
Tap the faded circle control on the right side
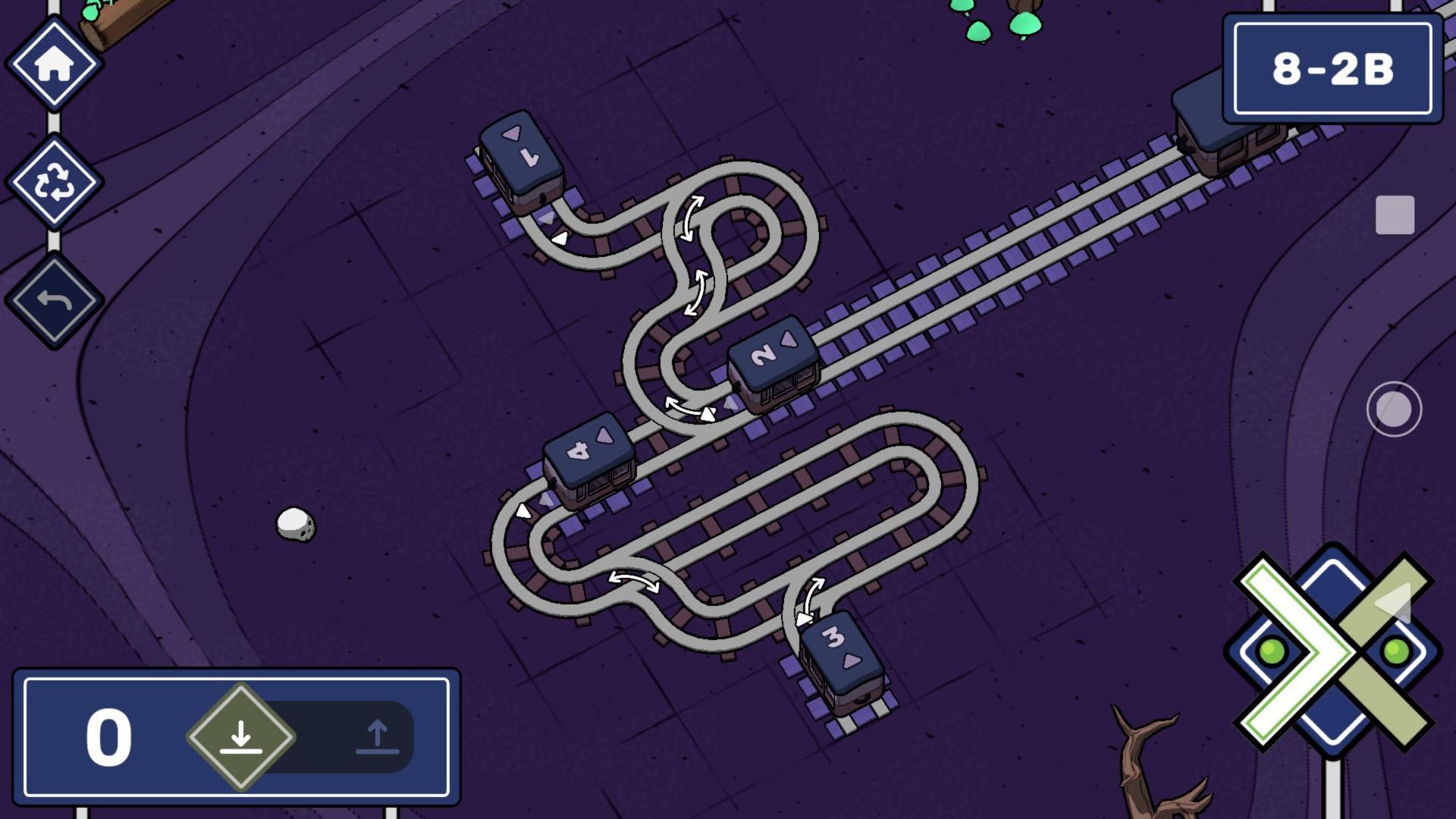(1395, 408)
